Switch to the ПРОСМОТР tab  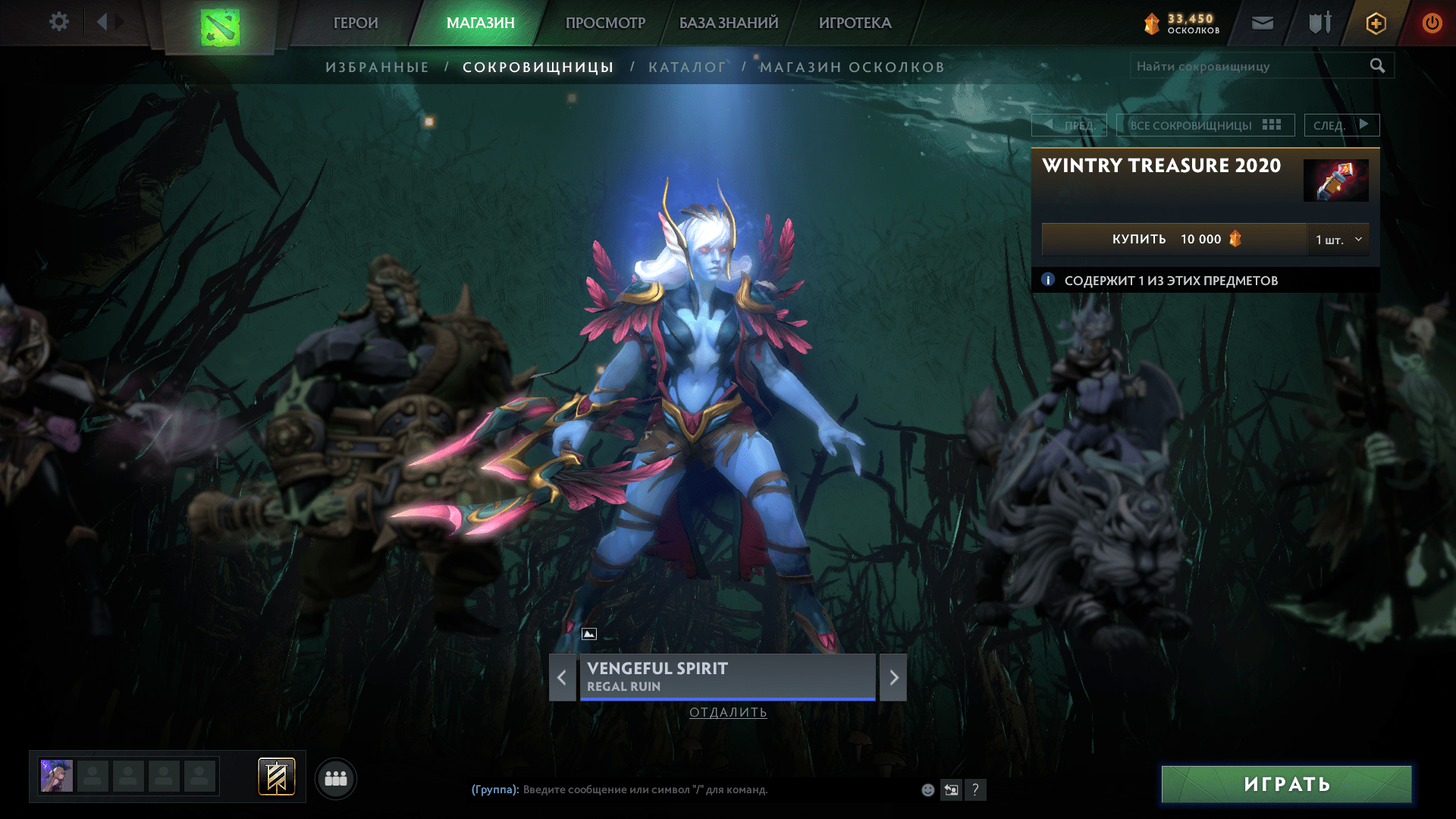(x=605, y=23)
